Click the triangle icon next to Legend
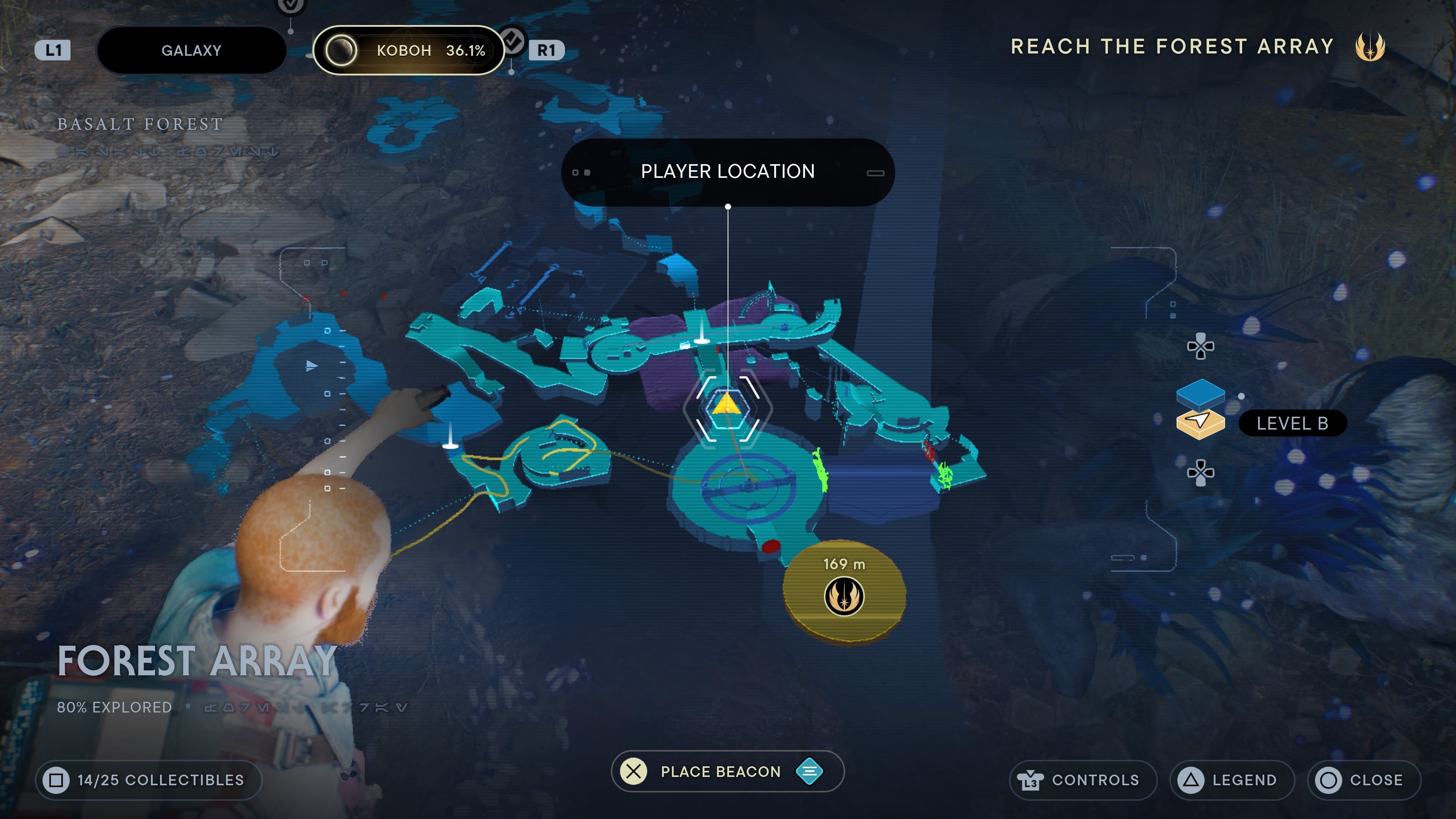 [x=1191, y=780]
